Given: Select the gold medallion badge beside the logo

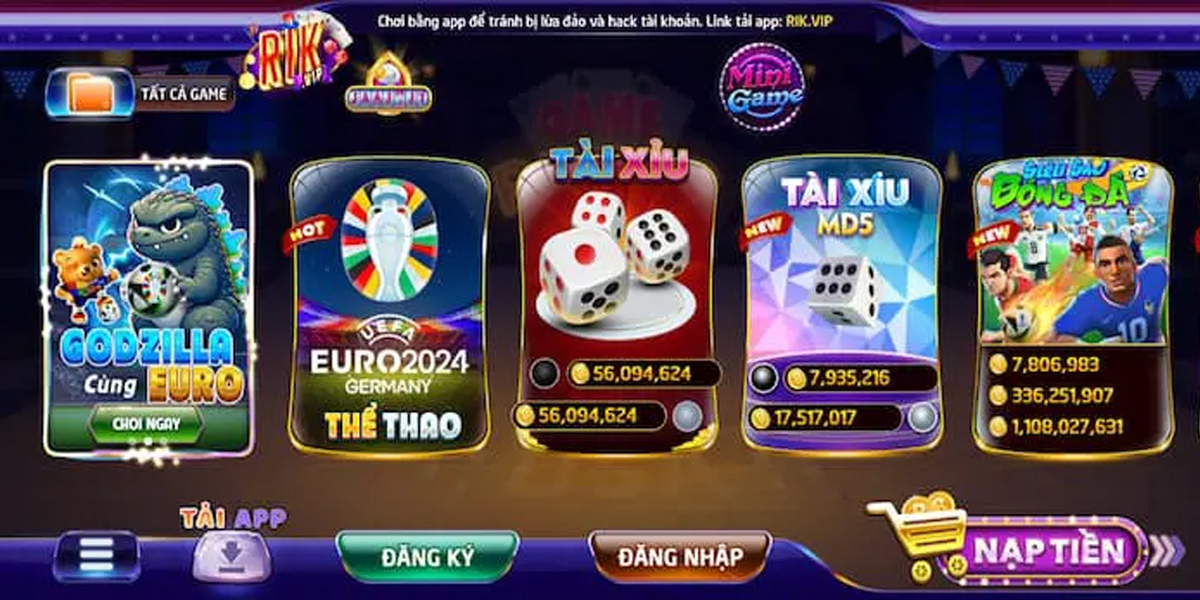Looking at the screenshot, I should coord(388,84).
